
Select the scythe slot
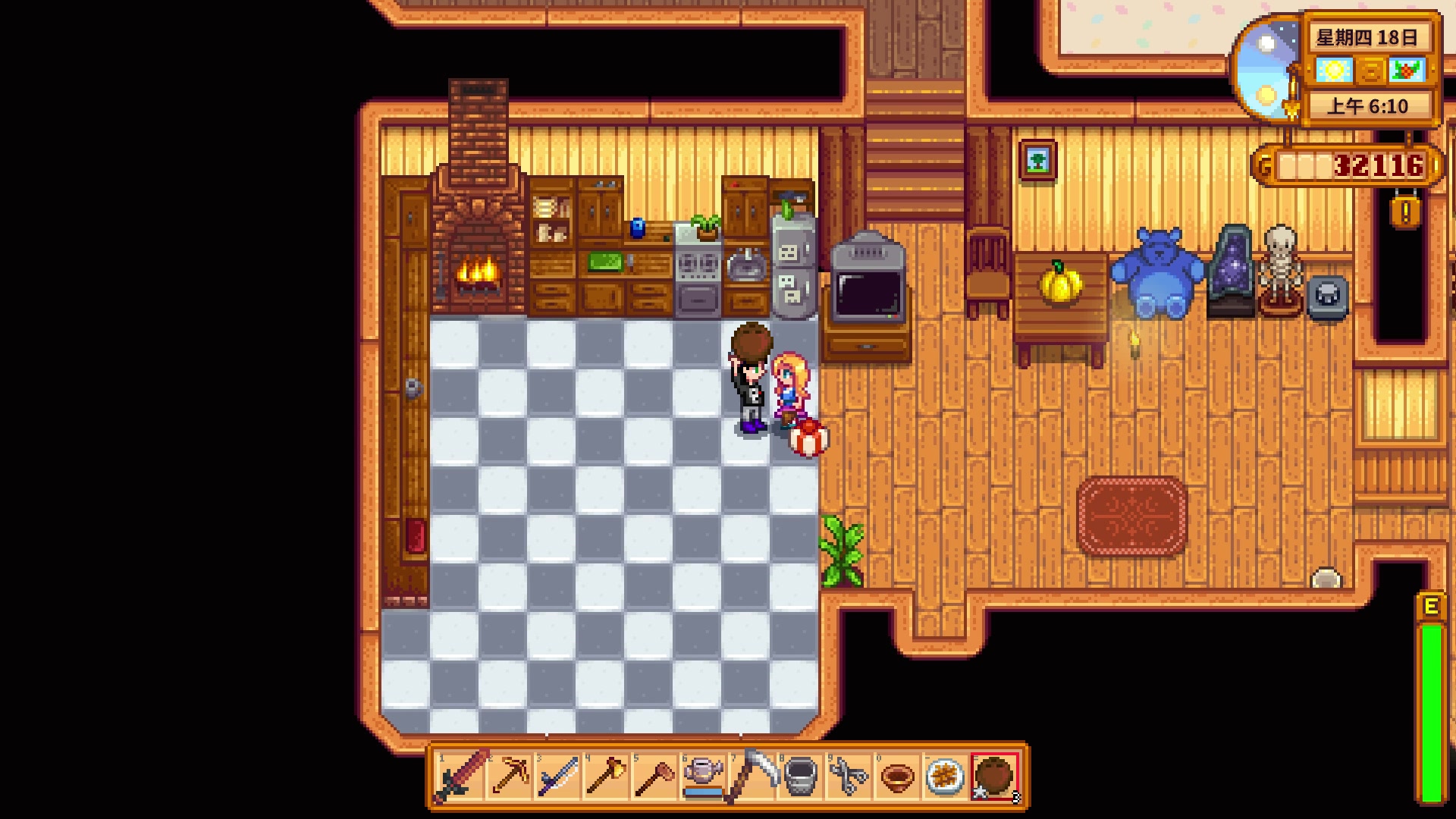[x=752, y=777]
